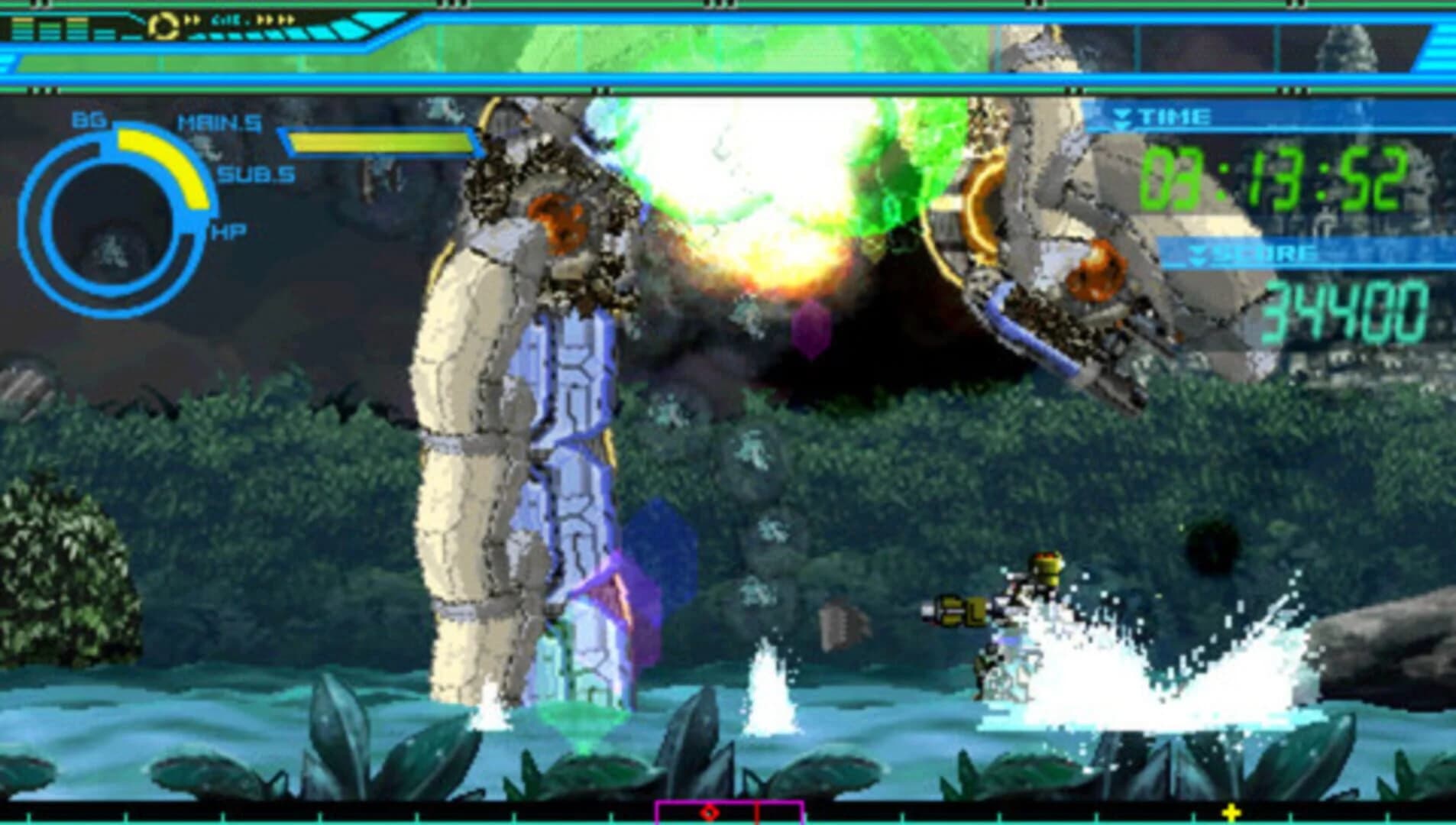Switch to the MAIN.S weapon readout

click(x=220, y=122)
